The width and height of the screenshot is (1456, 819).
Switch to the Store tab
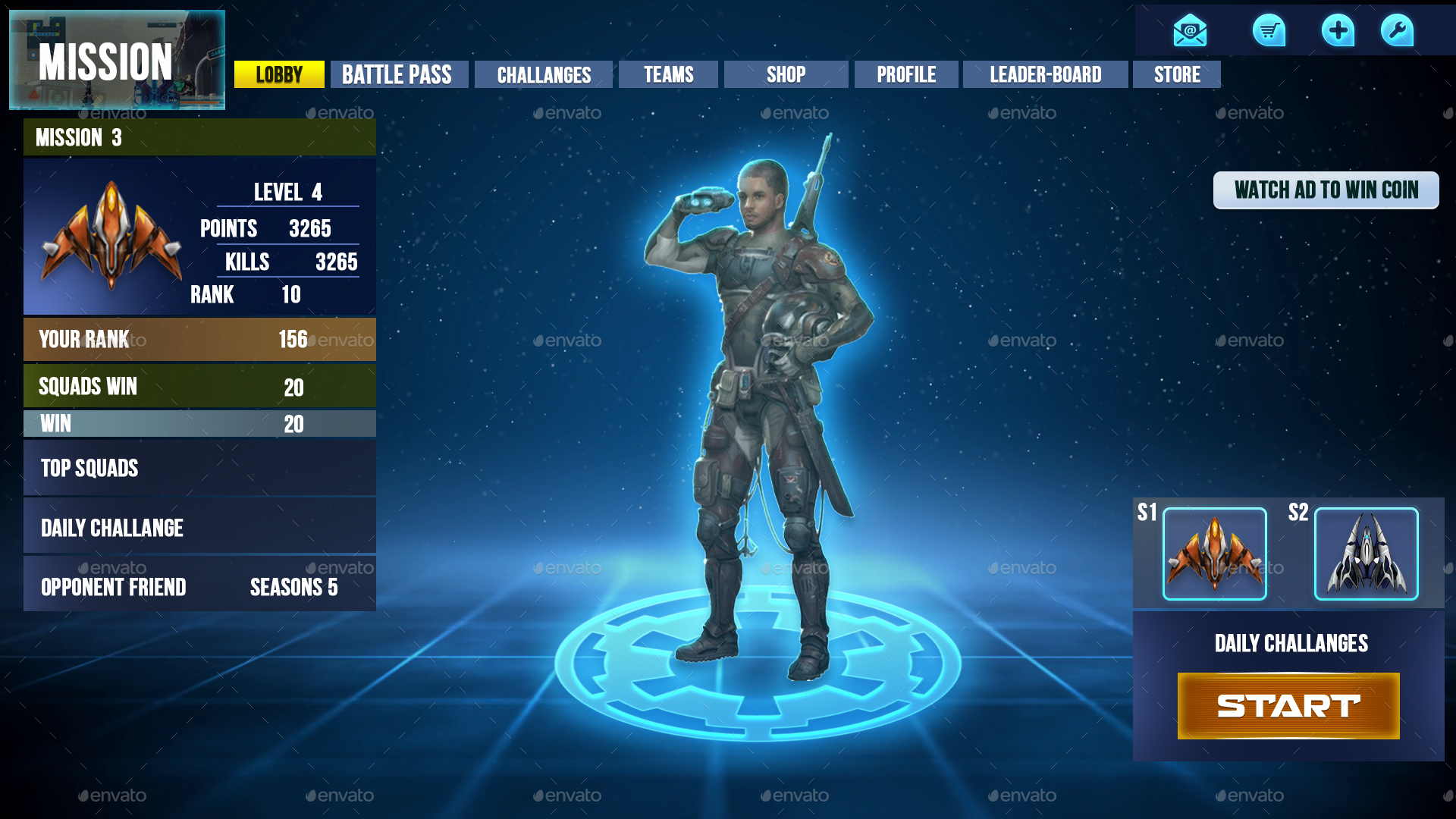(1177, 74)
